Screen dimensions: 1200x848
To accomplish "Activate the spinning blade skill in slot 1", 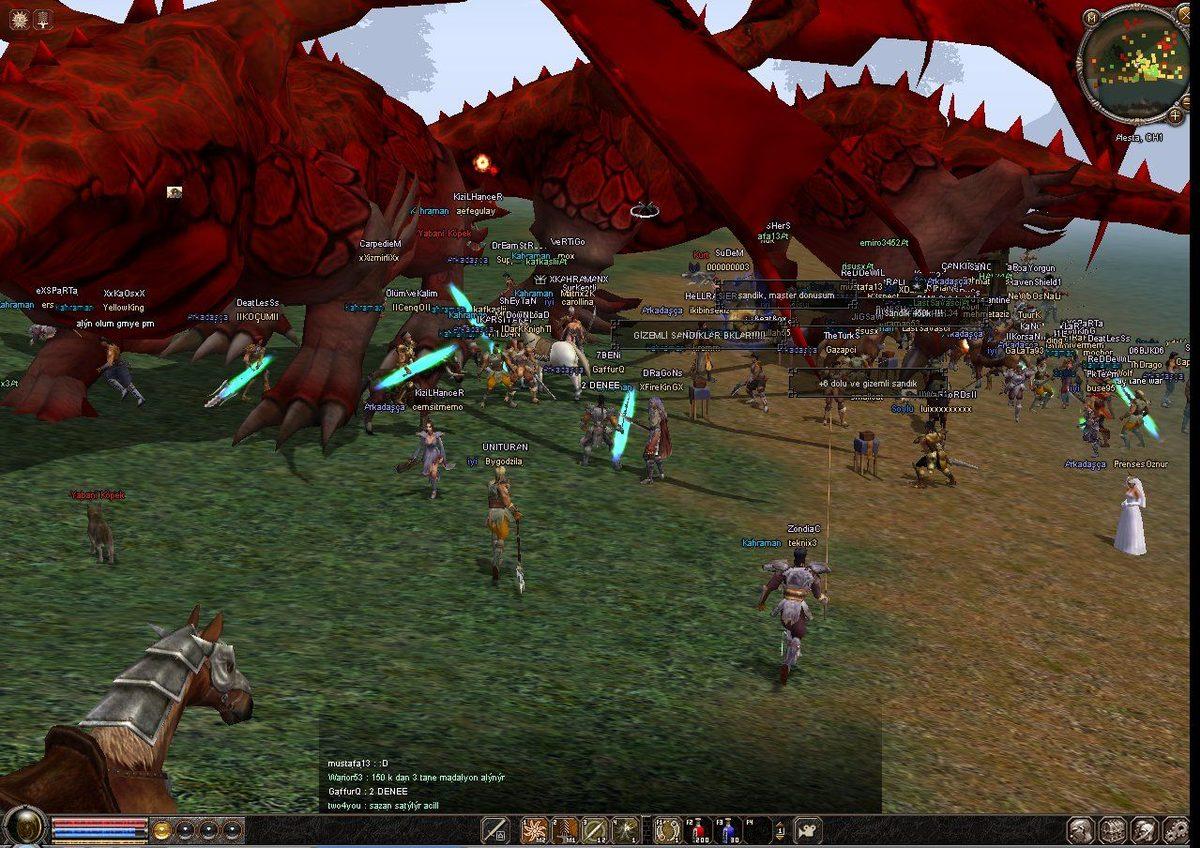I will (535, 830).
